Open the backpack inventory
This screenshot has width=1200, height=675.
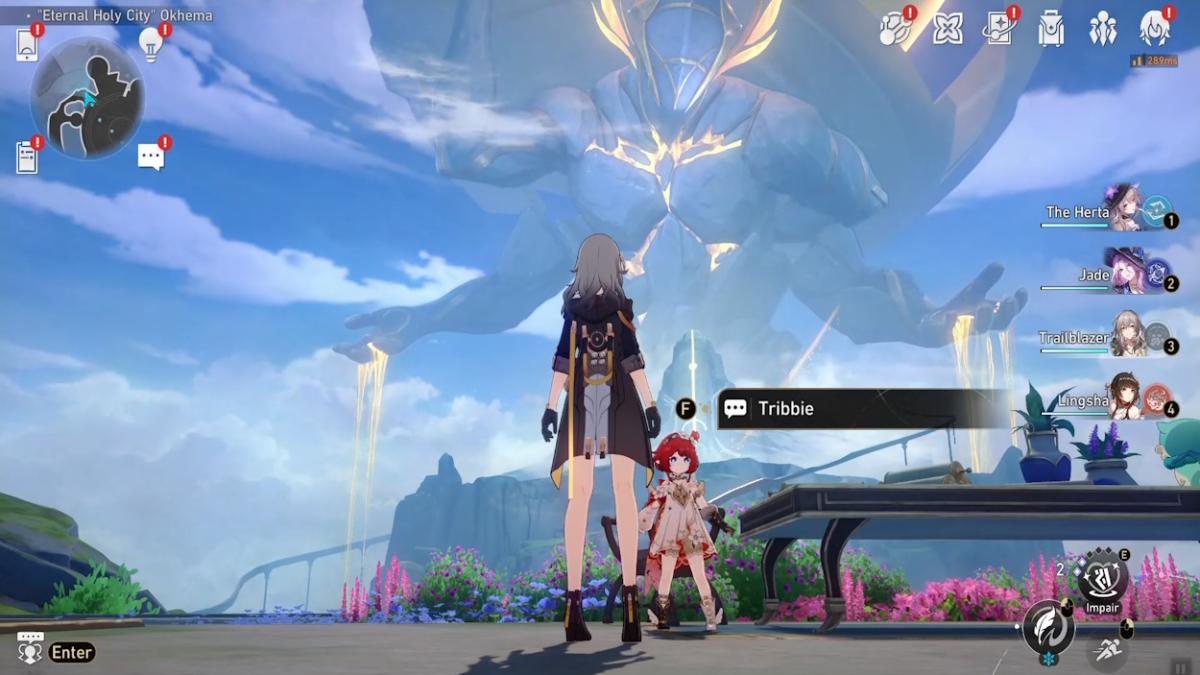pos(1051,29)
